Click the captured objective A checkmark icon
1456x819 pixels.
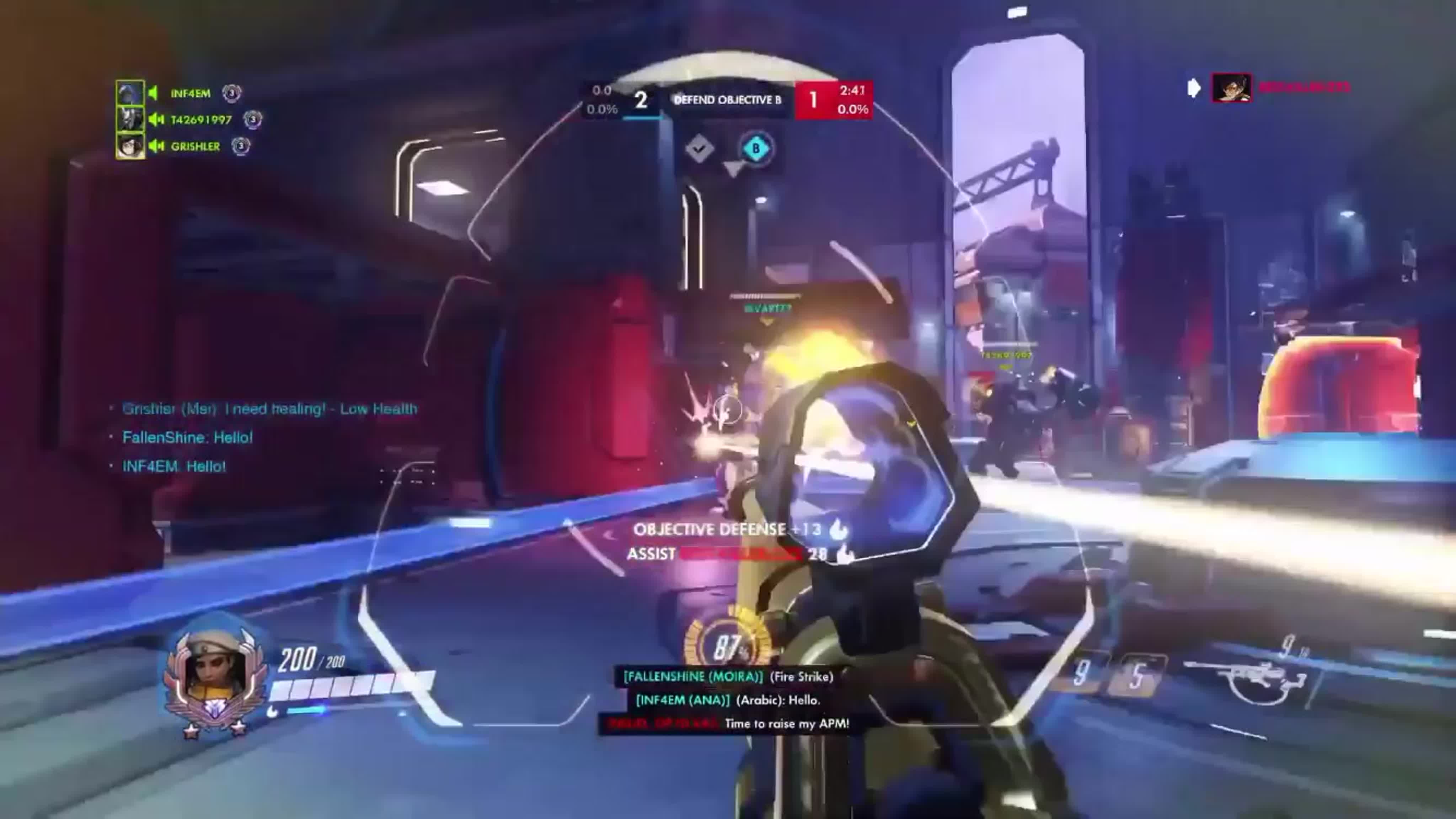[699, 149]
